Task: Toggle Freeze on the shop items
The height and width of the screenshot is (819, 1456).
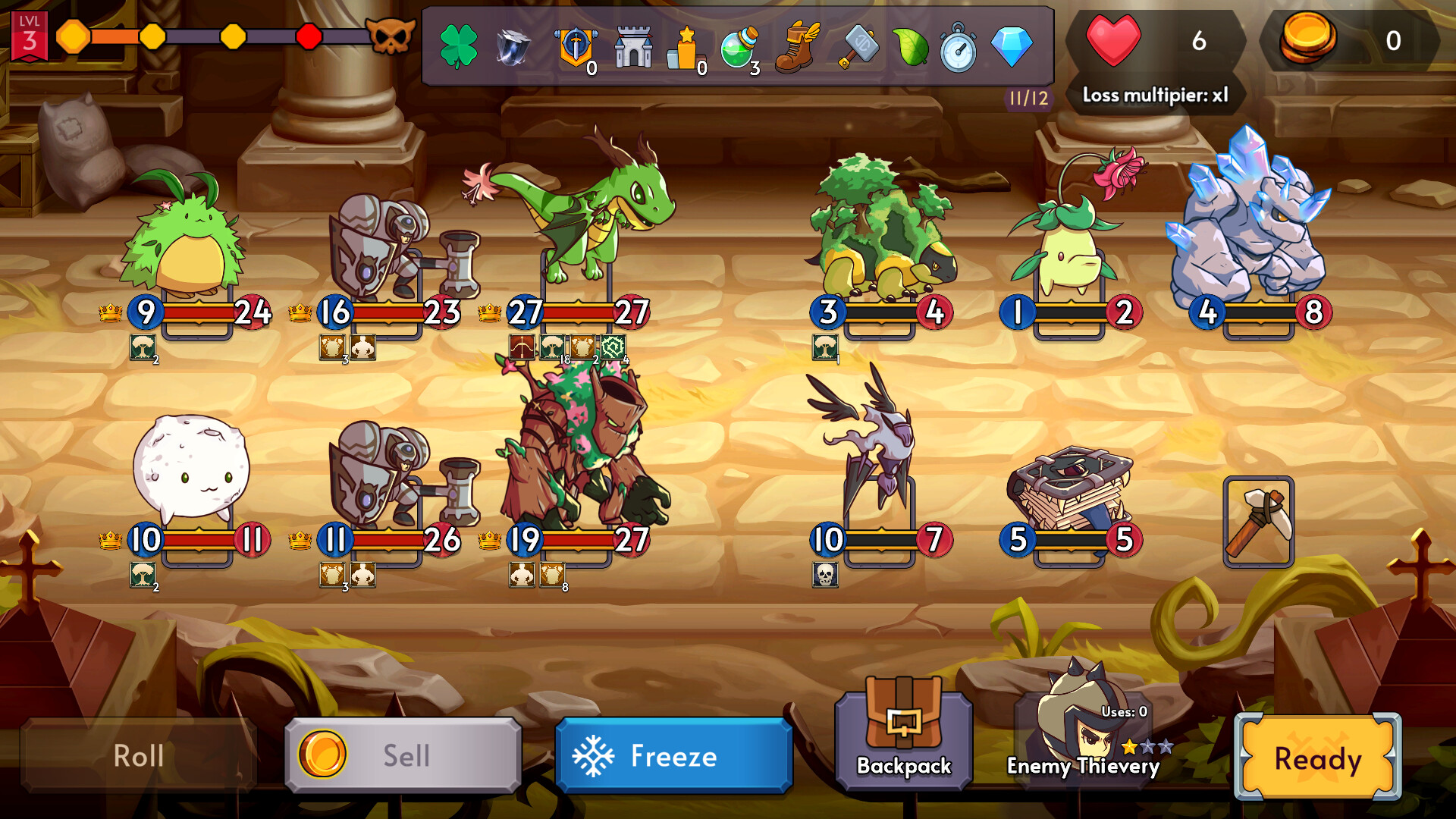Action: tap(673, 756)
